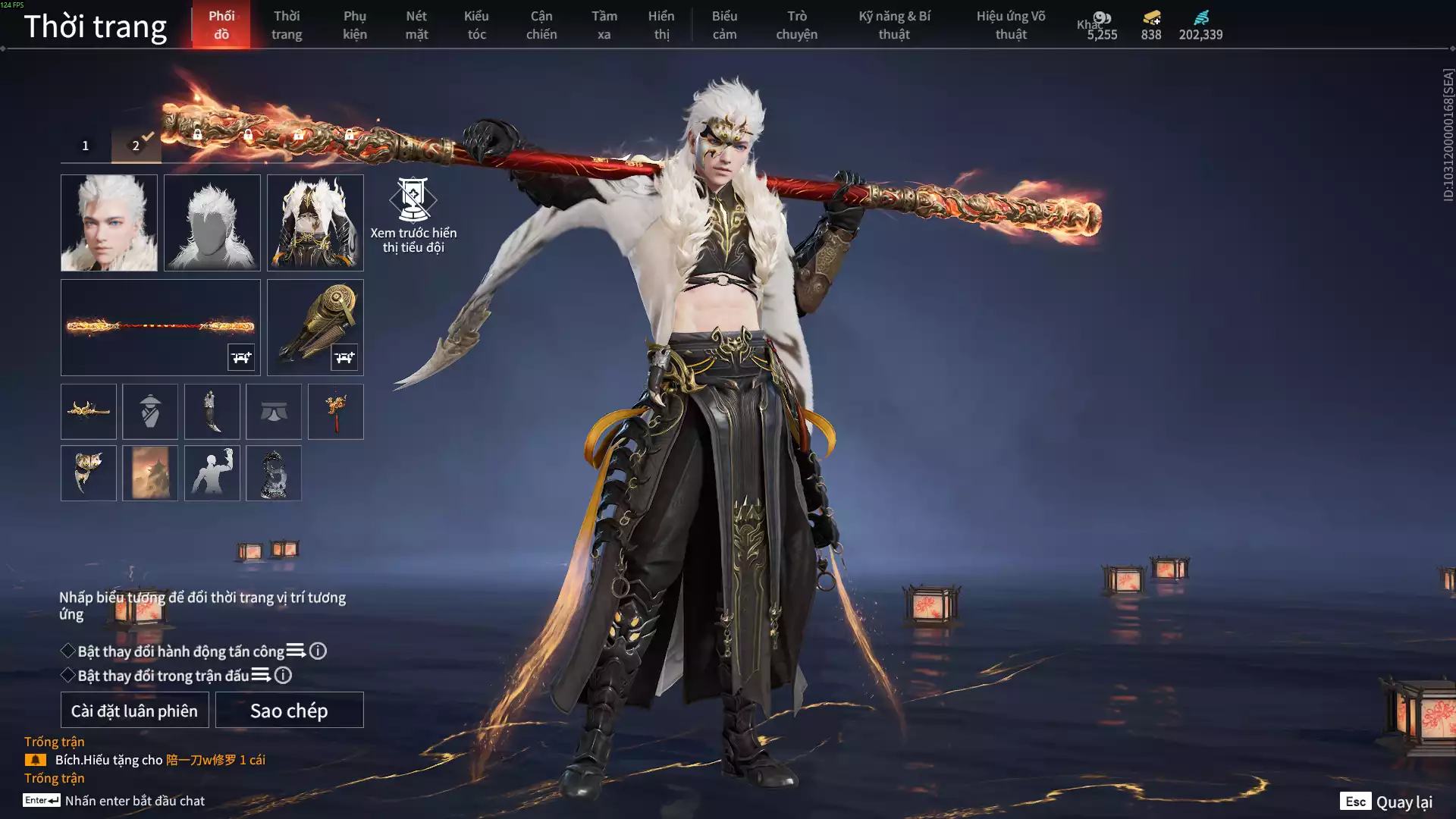Pick the fur-collar outfit slot
The height and width of the screenshot is (819, 1456).
[315, 223]
